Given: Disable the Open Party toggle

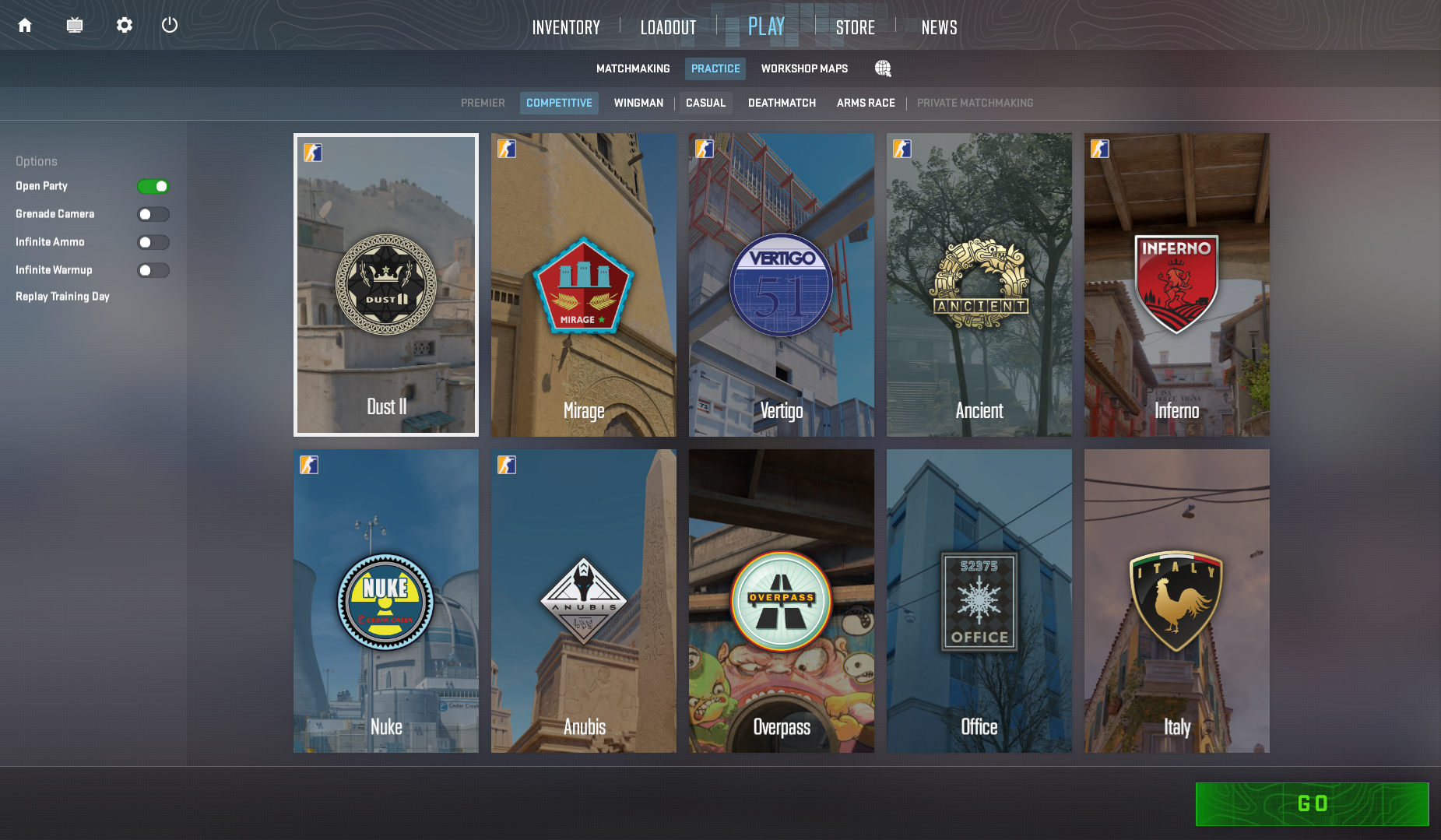Looking at the screenshot, I should coord(153,186).
